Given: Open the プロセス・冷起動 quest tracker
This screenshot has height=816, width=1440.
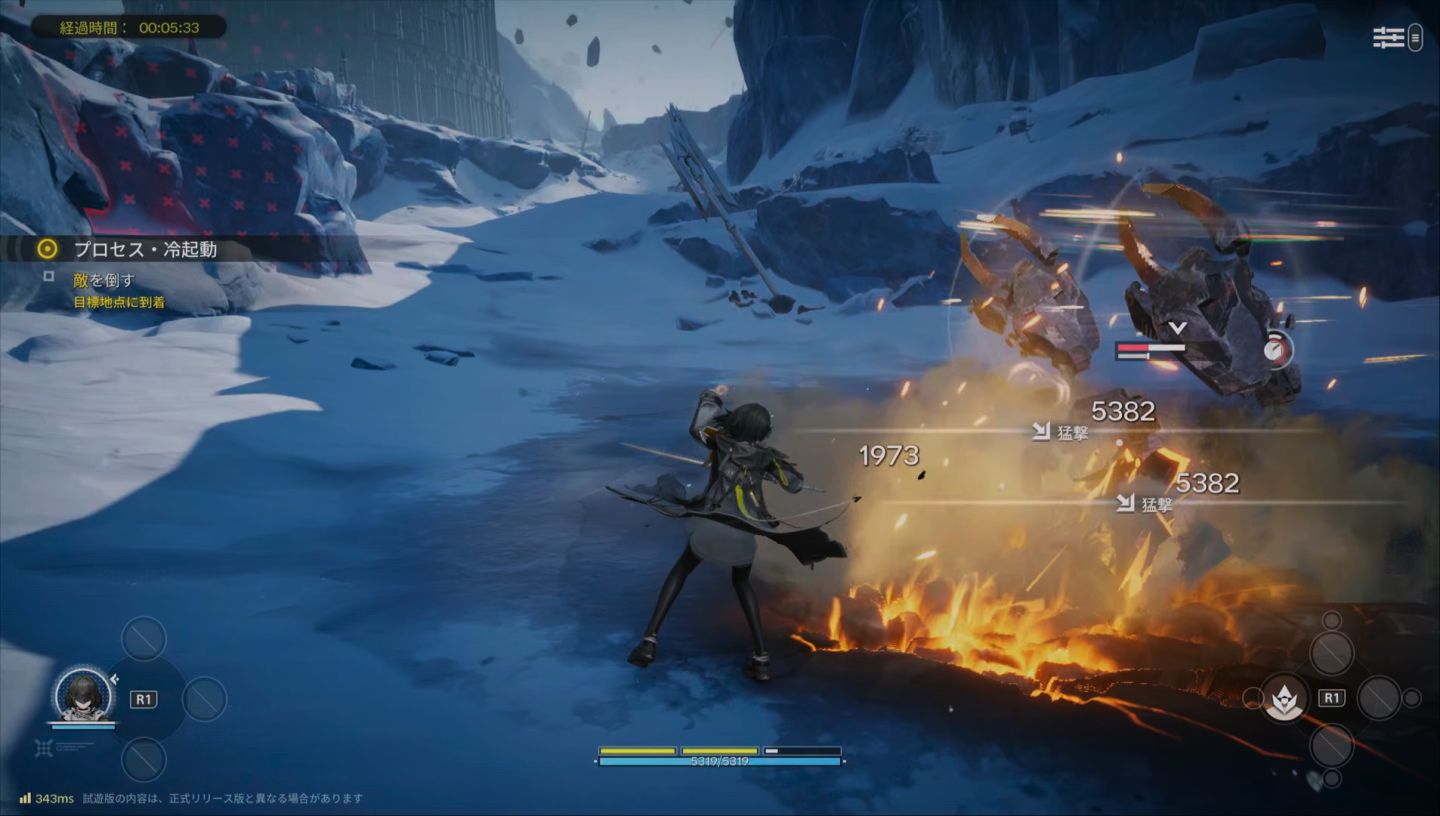Looking at the screenshot, I should (145, 249).
